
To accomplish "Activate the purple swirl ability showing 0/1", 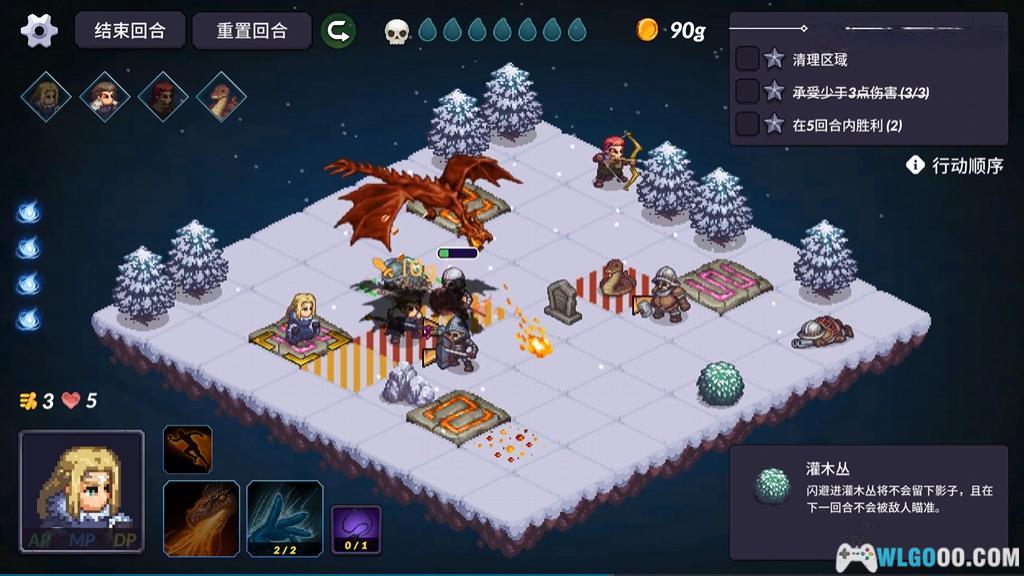I will click(x=355, y=529).
